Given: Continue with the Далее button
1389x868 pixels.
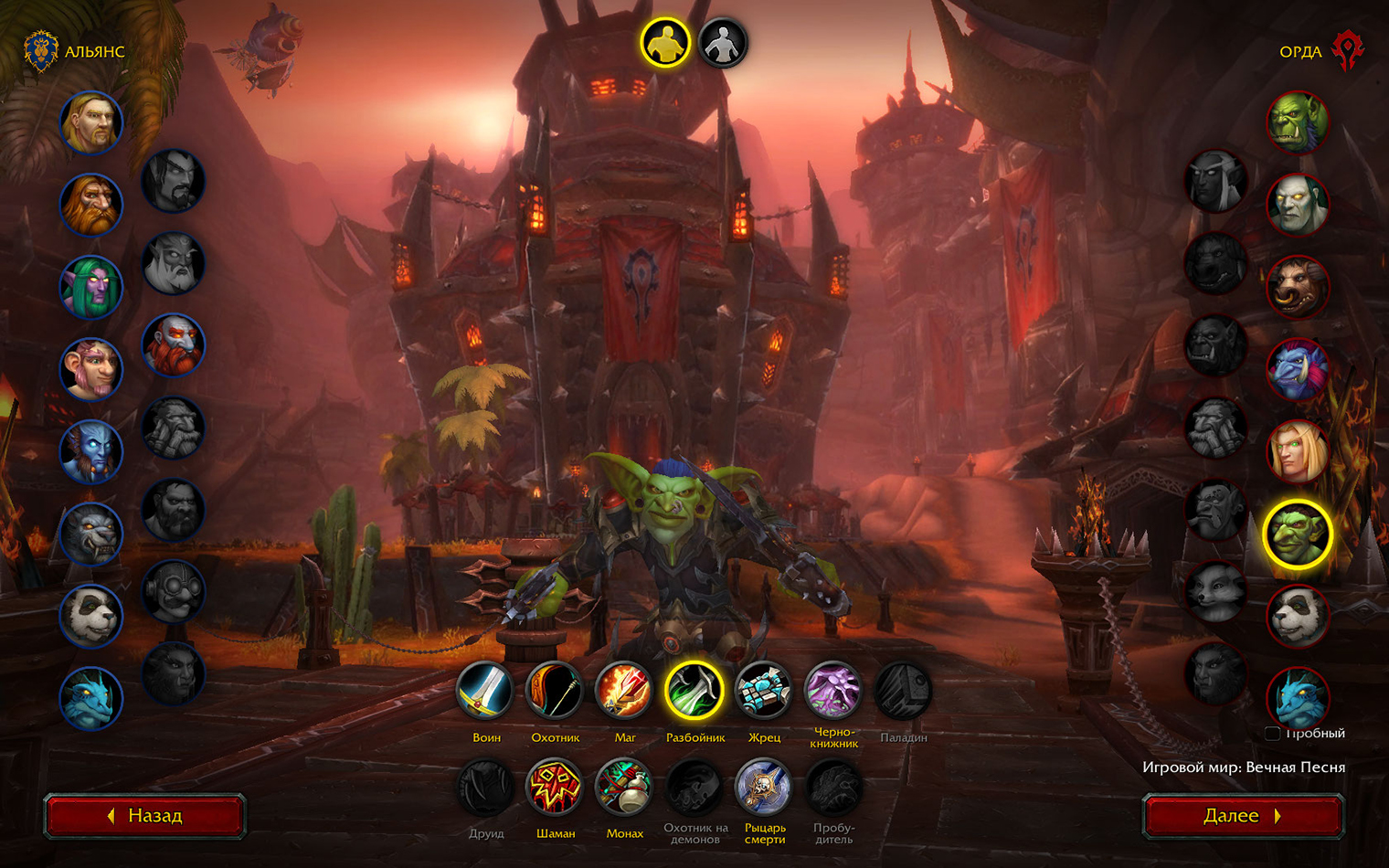Looking at the screenshot, I should tap(1243, 816).
